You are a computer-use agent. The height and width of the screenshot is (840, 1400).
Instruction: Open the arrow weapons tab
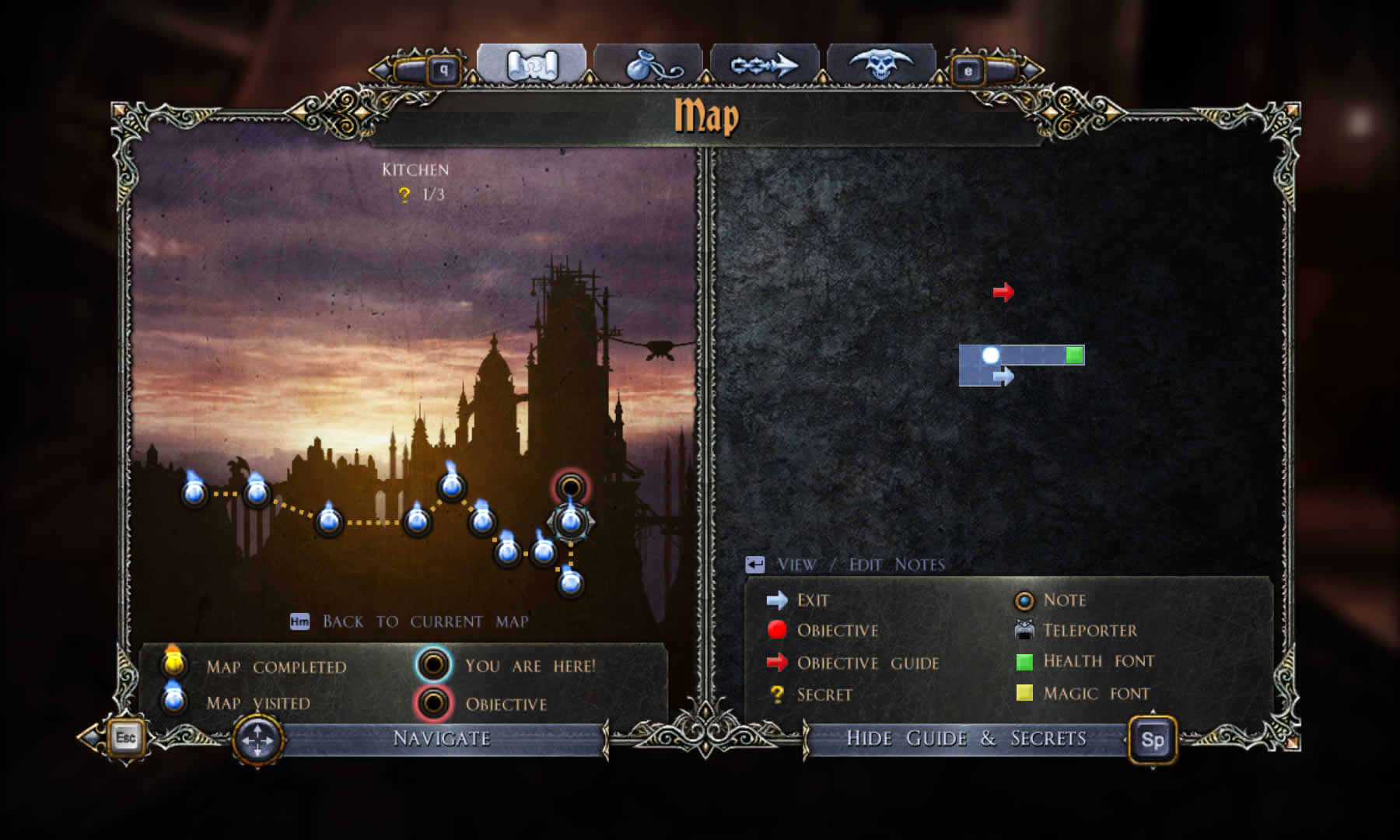pos(764,65)
